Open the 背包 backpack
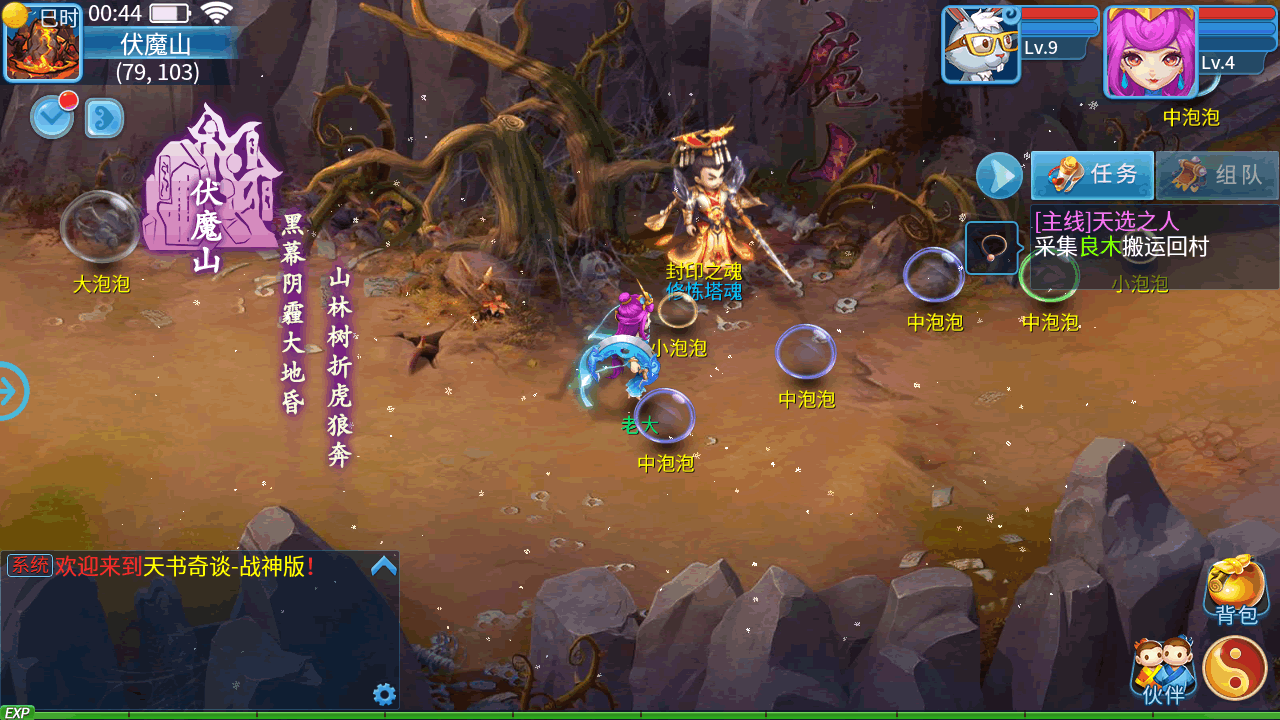The height and width of the screenshot is (720, 1280). click(1236, 590)
